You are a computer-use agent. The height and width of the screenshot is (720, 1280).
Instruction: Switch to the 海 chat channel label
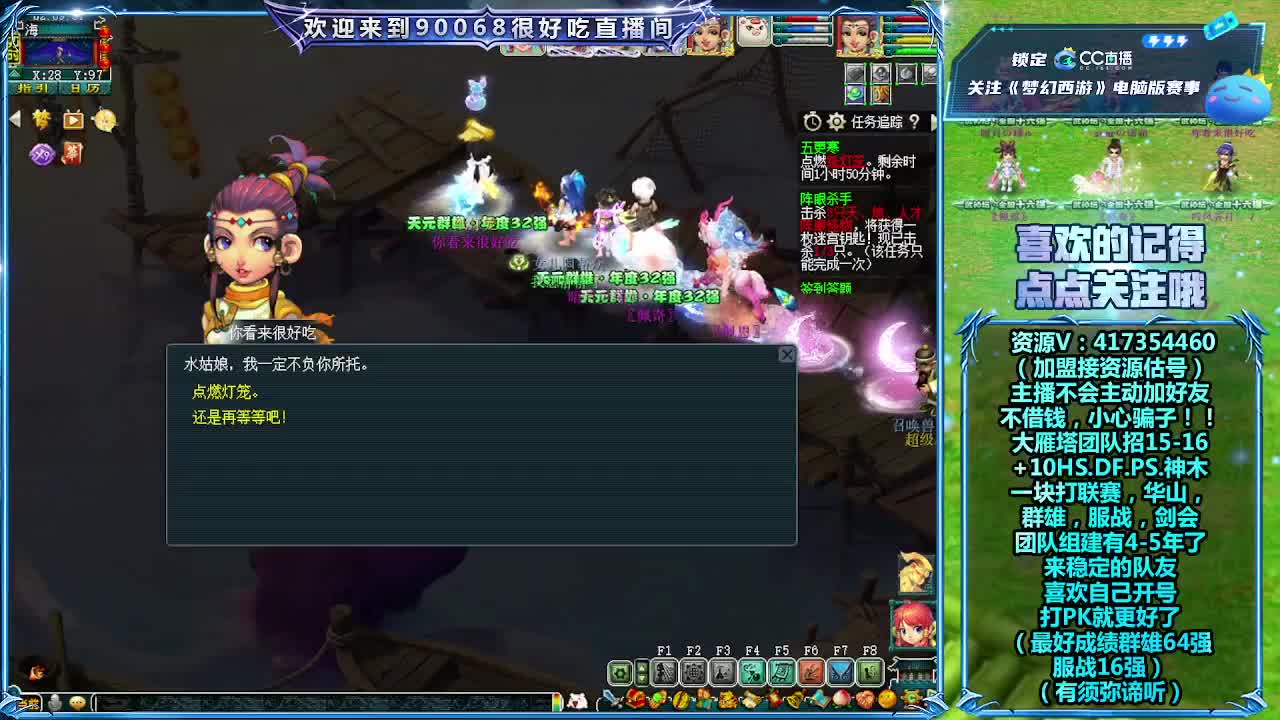tap(33, 29)
